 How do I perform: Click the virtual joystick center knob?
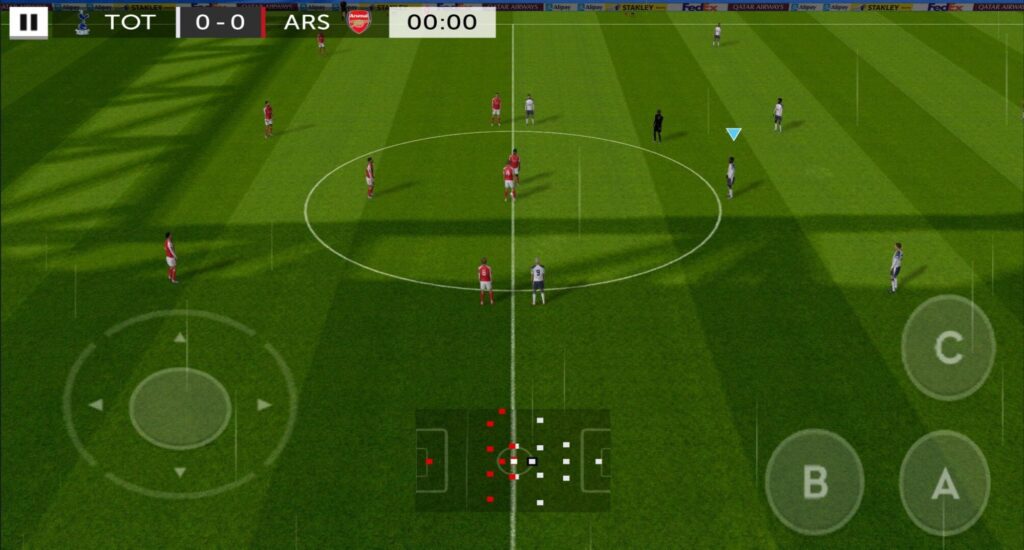click(180, 407)
